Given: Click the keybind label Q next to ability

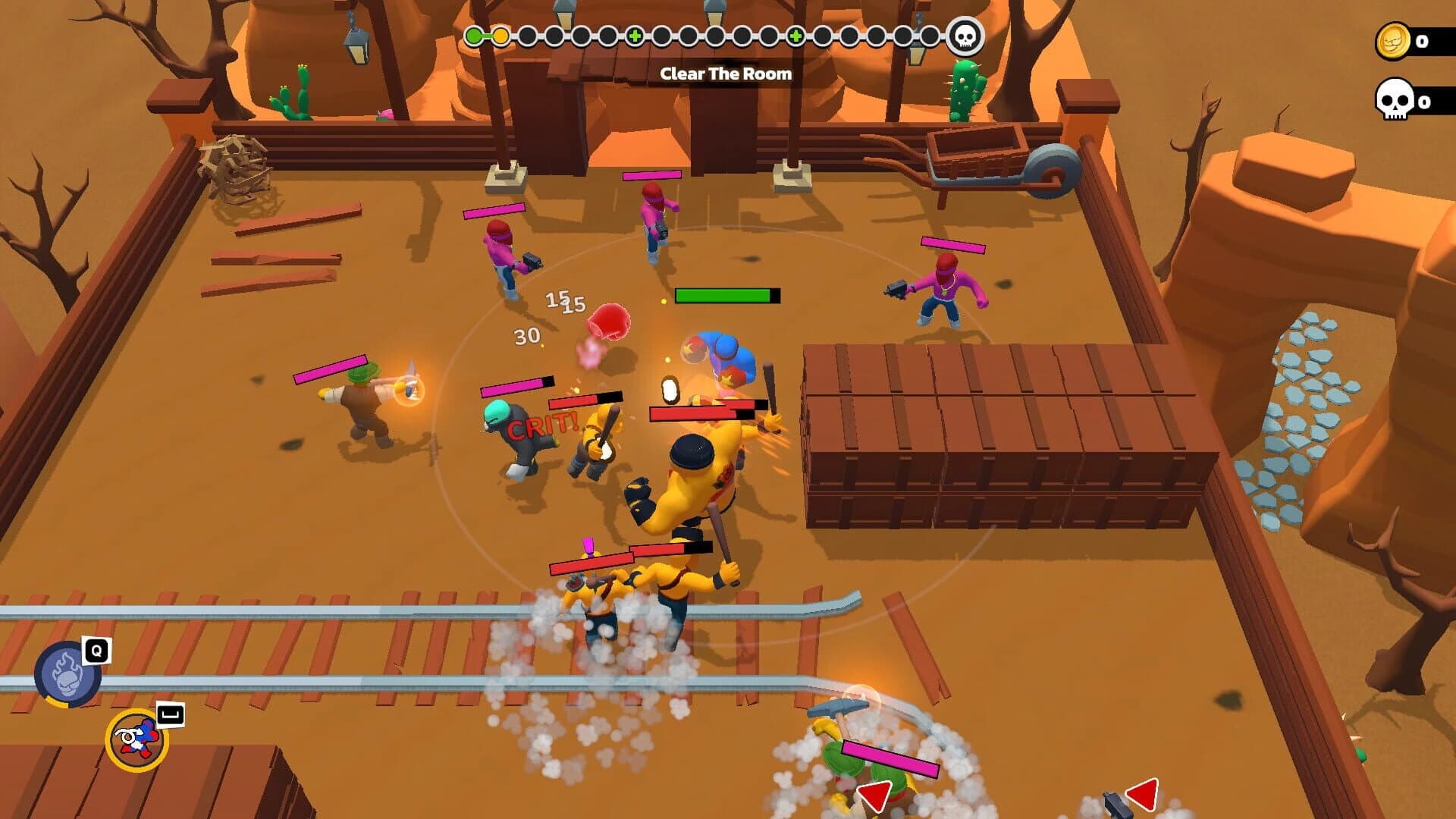Looking at the screenshot, I should point(96,651).
